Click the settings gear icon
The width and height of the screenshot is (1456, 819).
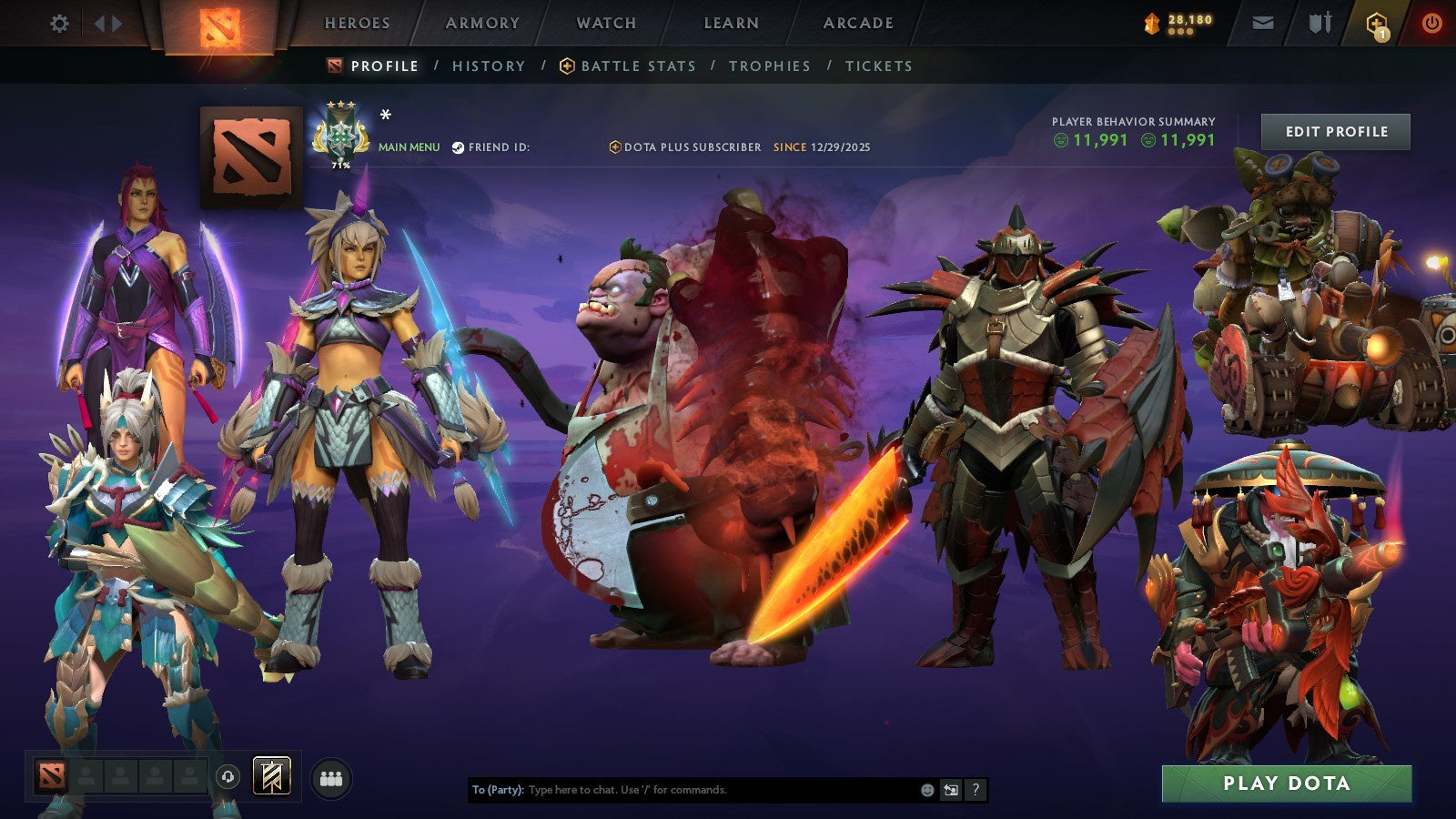(x=60, y=24)
